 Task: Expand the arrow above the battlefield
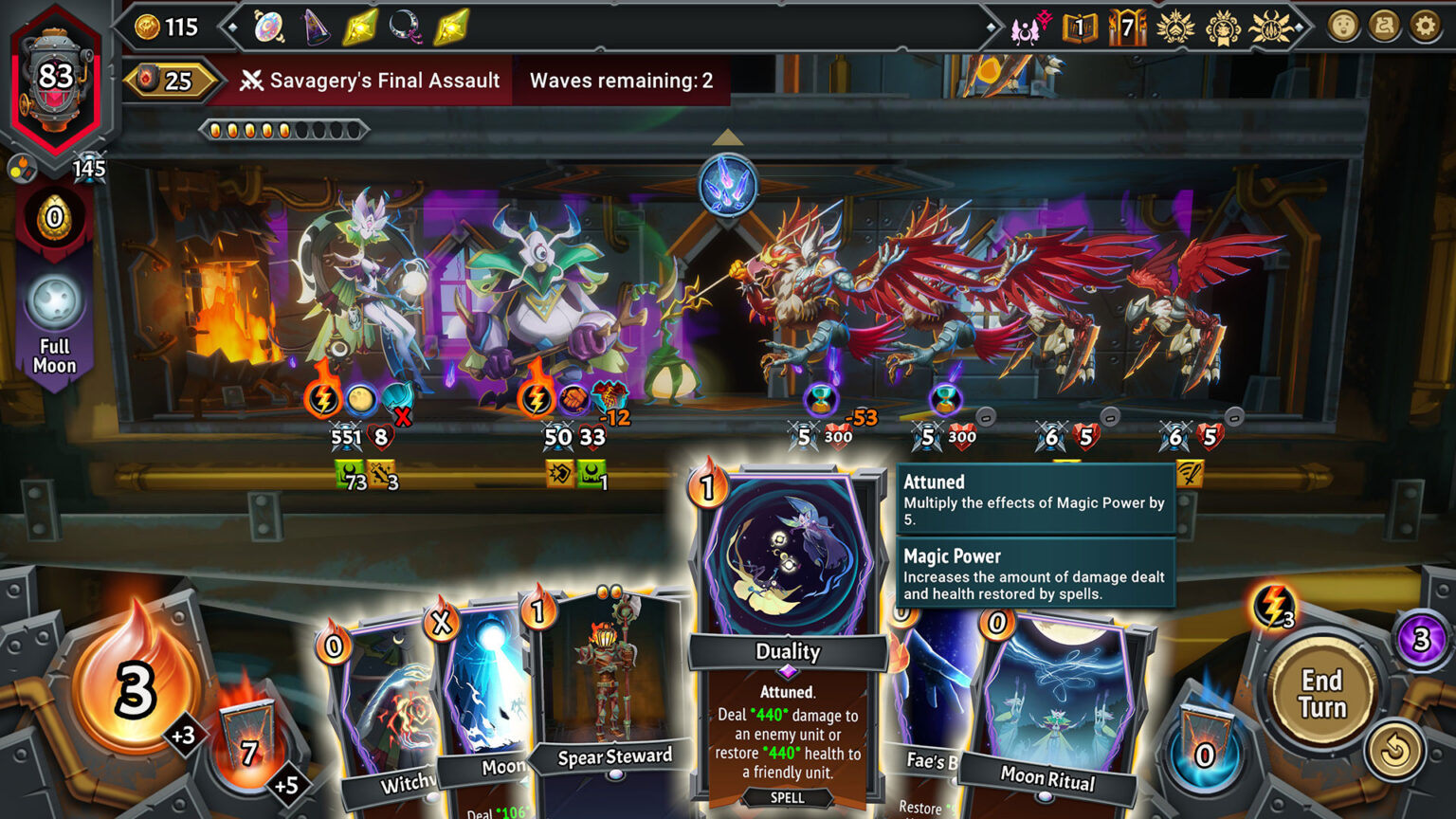click(730, 136)
